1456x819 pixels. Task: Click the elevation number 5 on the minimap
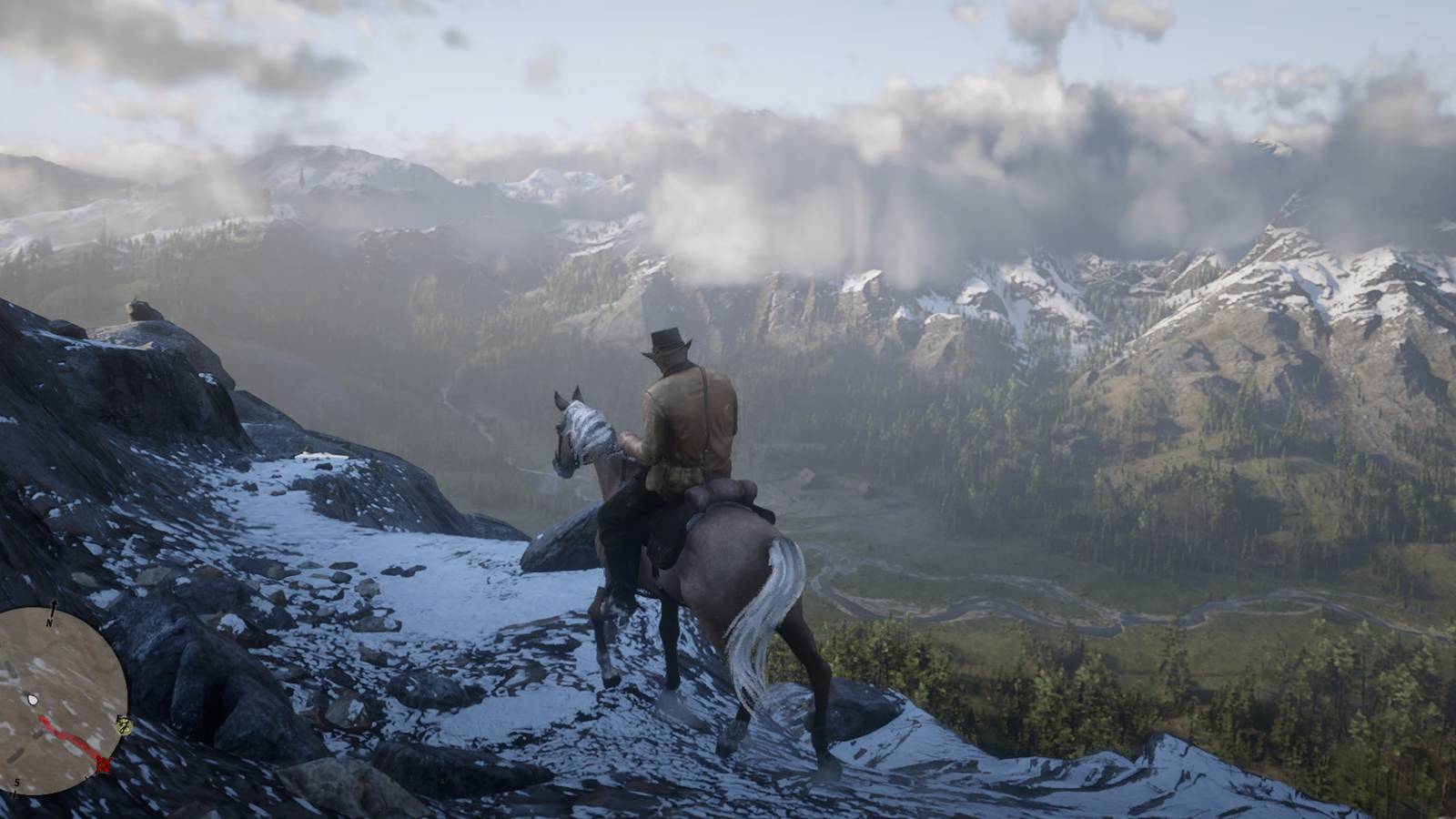point(16,783)
